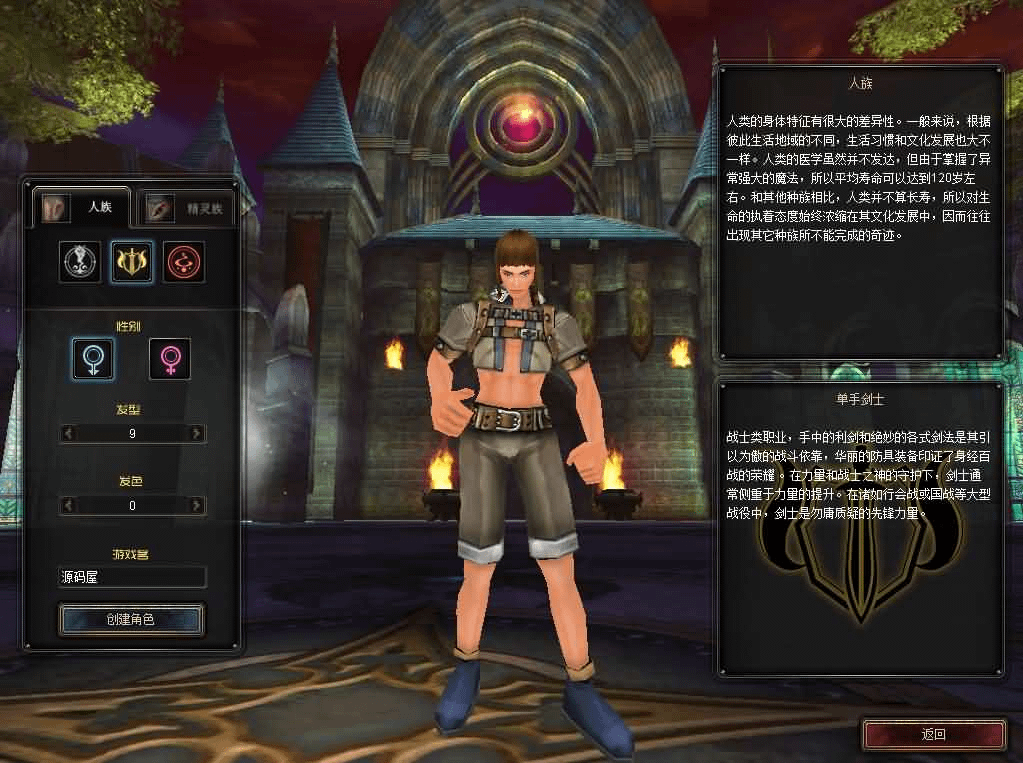Screen dimensions: 1023x763
Task: Click the right arrow for 发型 hairstyle
Action: point(196,434)
